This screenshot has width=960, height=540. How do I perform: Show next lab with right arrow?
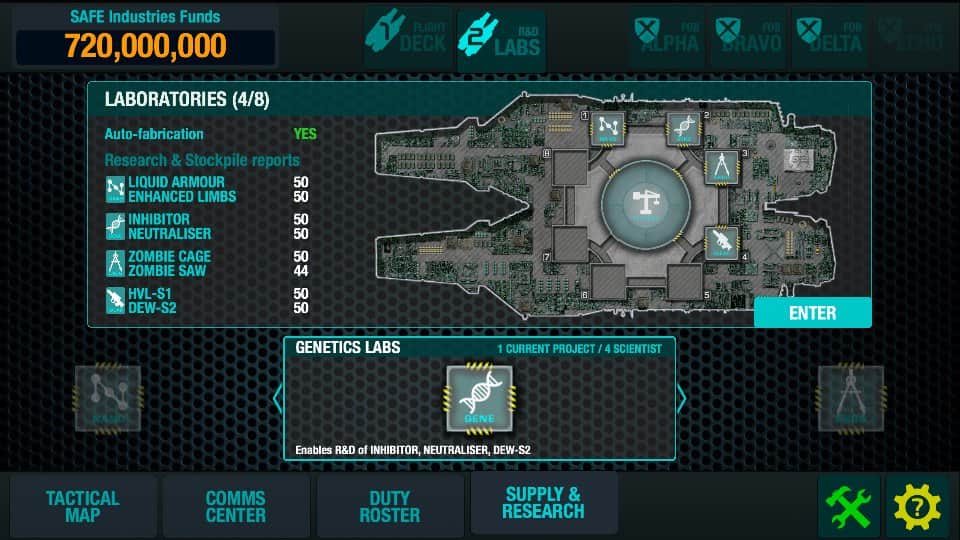tap(682, 399)
